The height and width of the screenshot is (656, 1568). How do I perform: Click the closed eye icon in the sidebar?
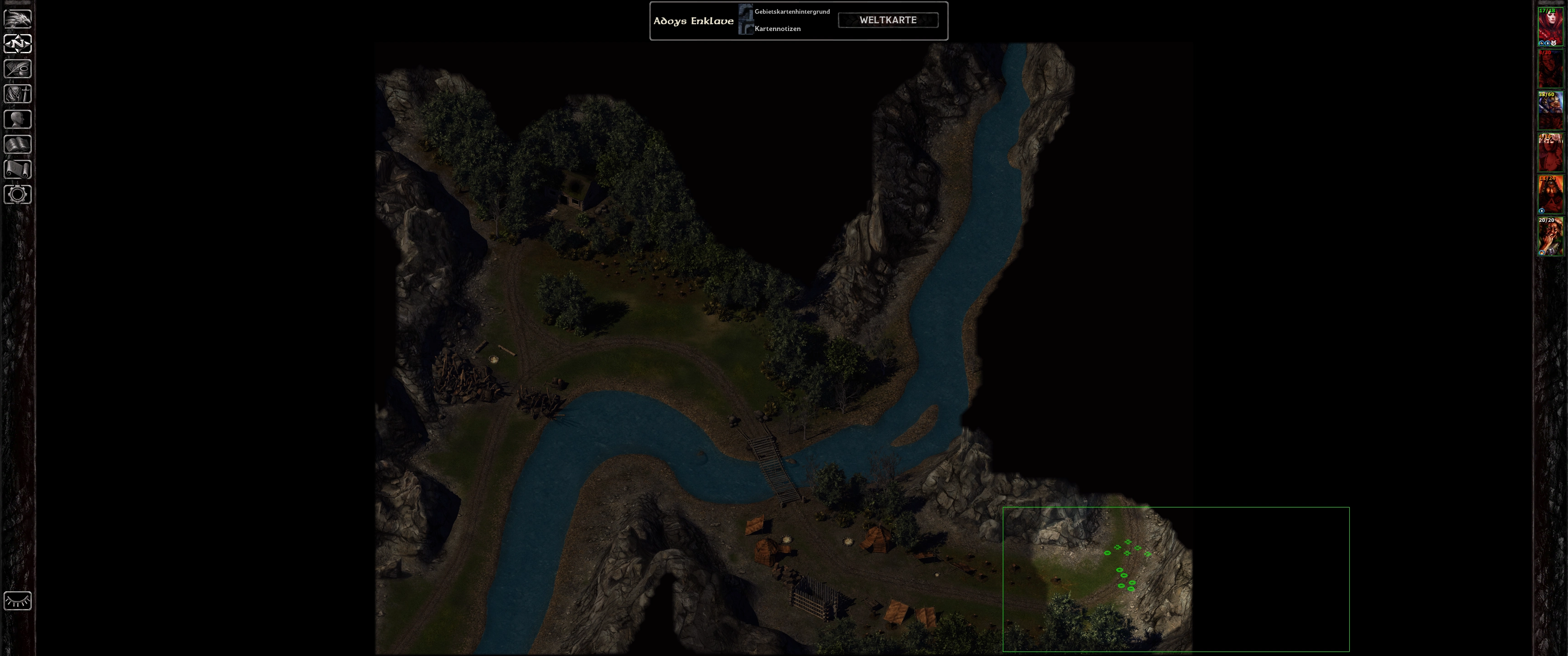tap(18, 600)
